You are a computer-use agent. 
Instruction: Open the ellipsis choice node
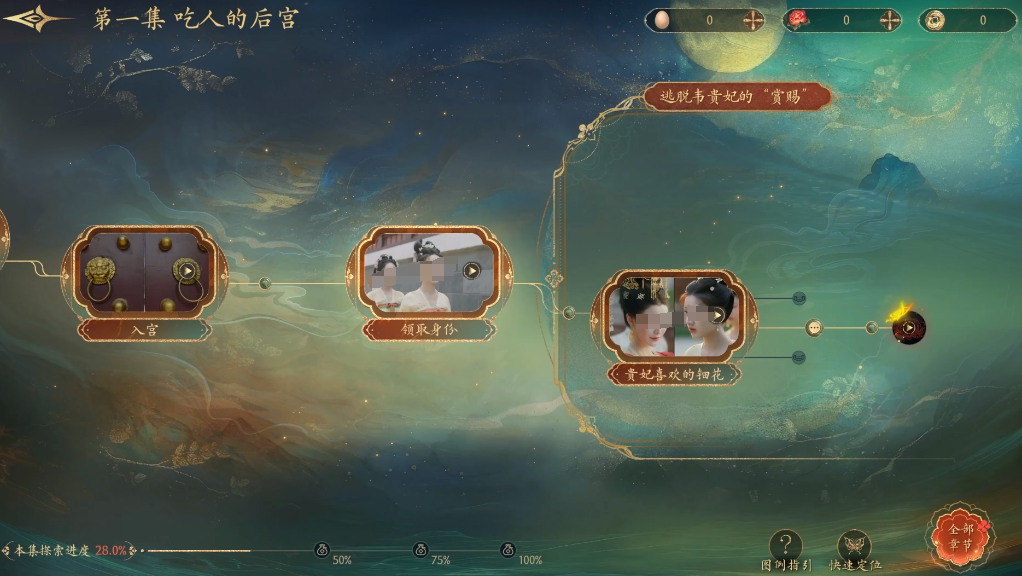(814, 328)
